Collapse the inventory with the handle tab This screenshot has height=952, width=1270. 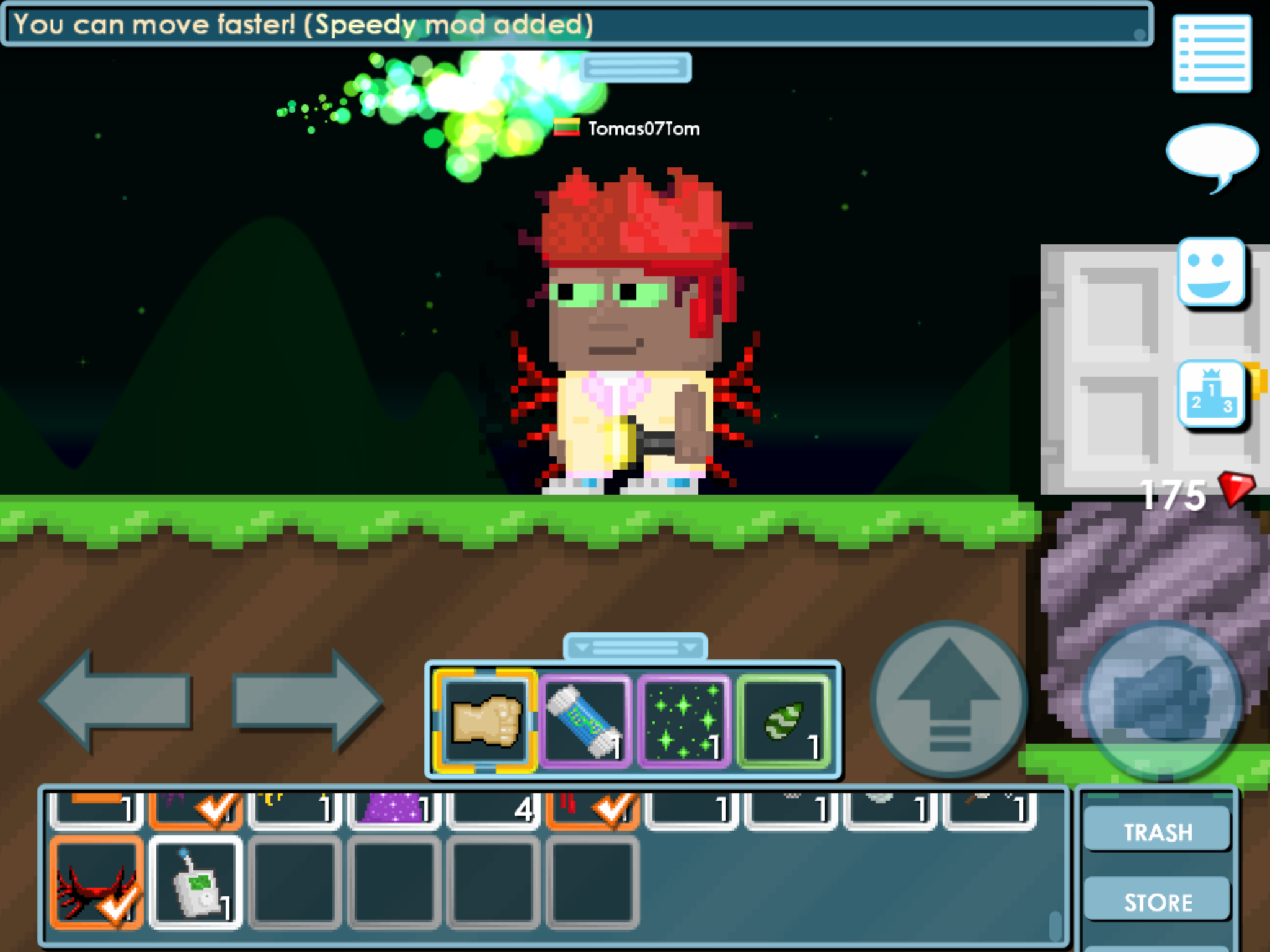635,648
